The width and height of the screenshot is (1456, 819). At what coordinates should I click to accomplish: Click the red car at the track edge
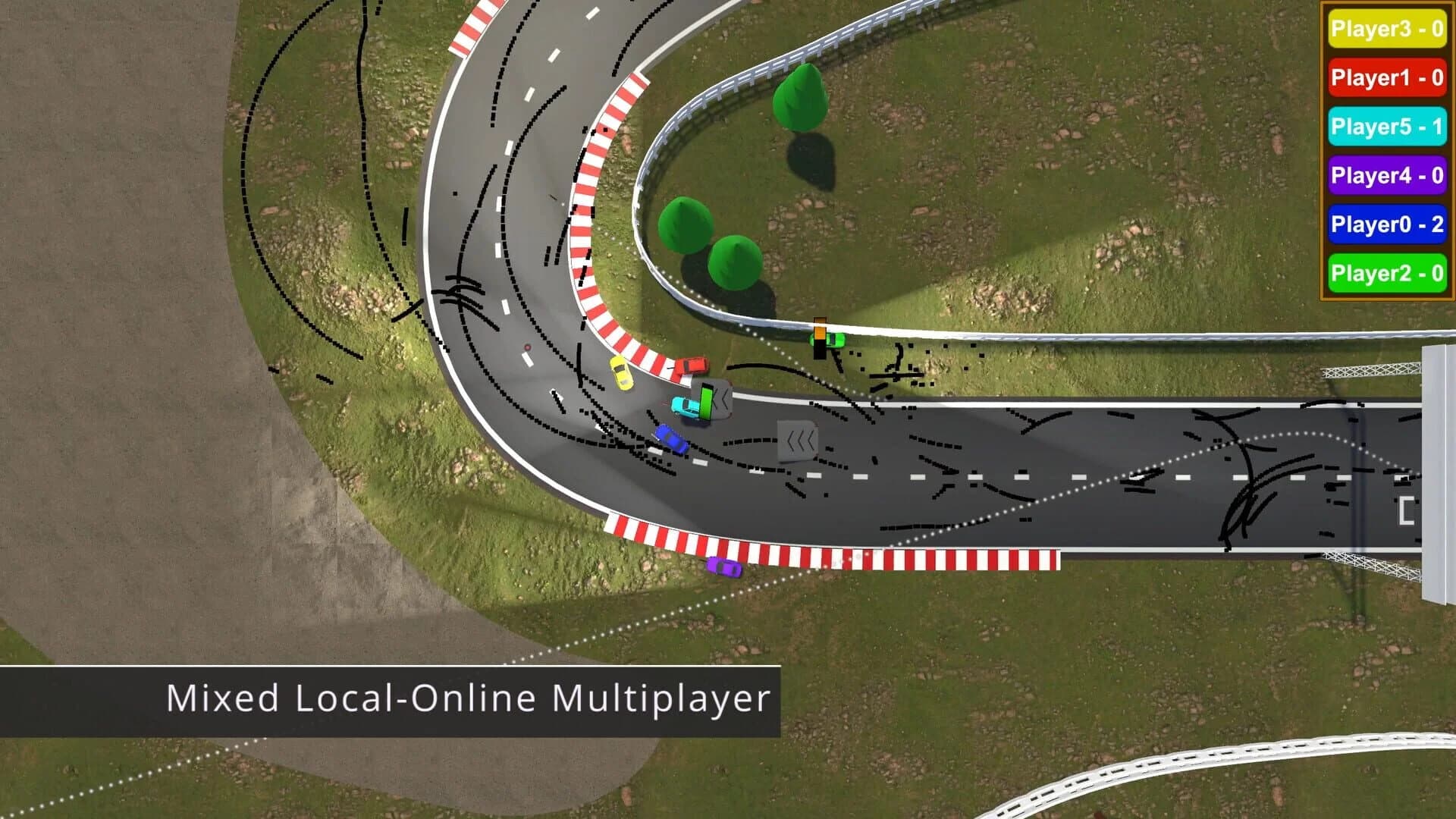pos(694,366)
